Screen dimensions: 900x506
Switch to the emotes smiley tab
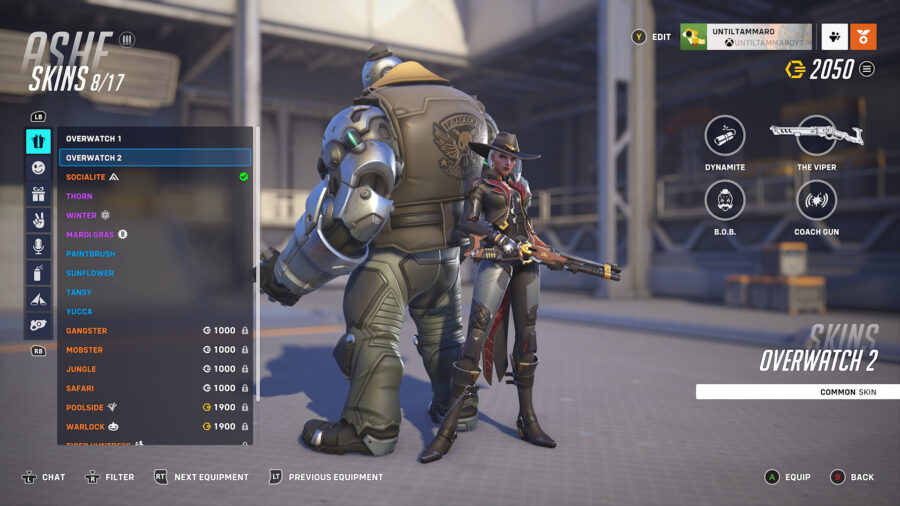[x=39, y=168]
